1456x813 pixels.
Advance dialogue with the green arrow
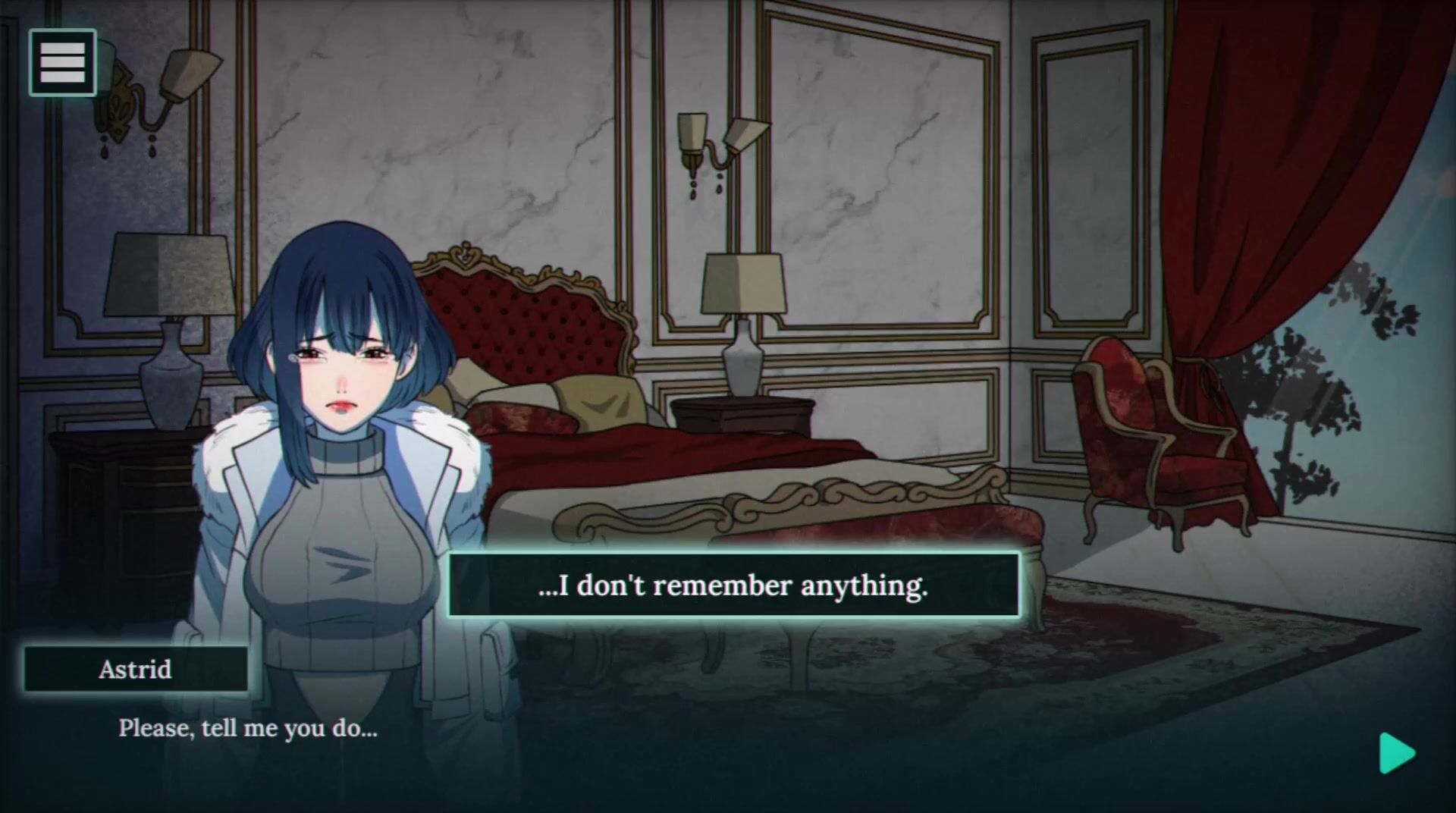pyautogui.click(x=1396, y=753)
